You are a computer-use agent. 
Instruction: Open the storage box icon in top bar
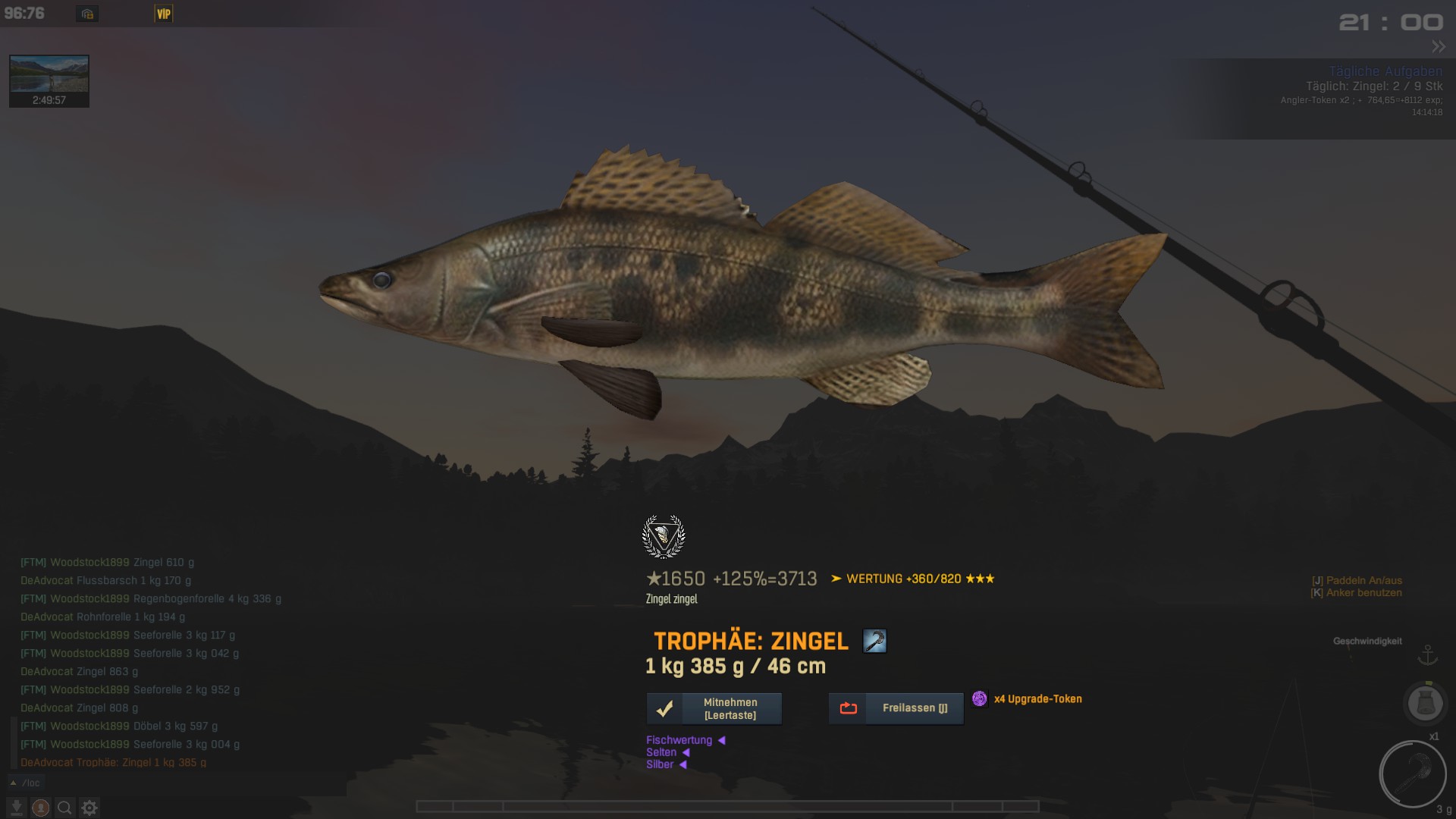pyautogui.click(x=87, y=14)
